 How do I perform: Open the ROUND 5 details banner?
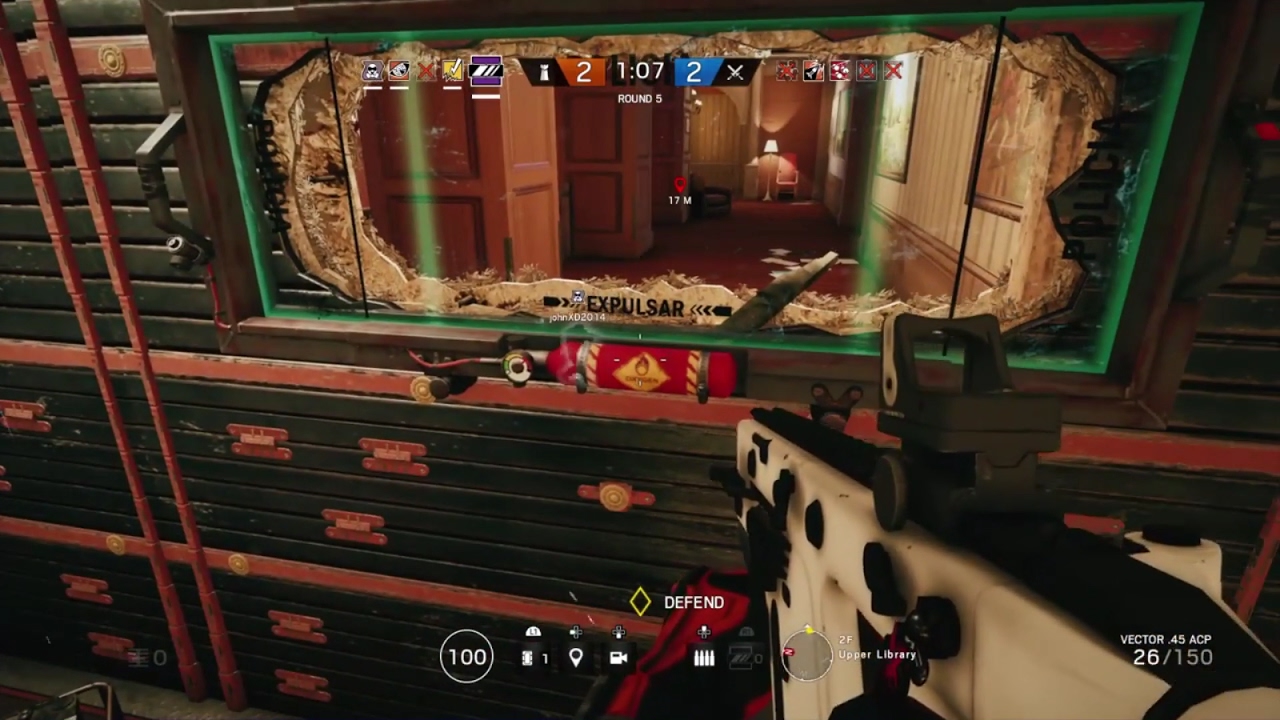click(638, 98)
